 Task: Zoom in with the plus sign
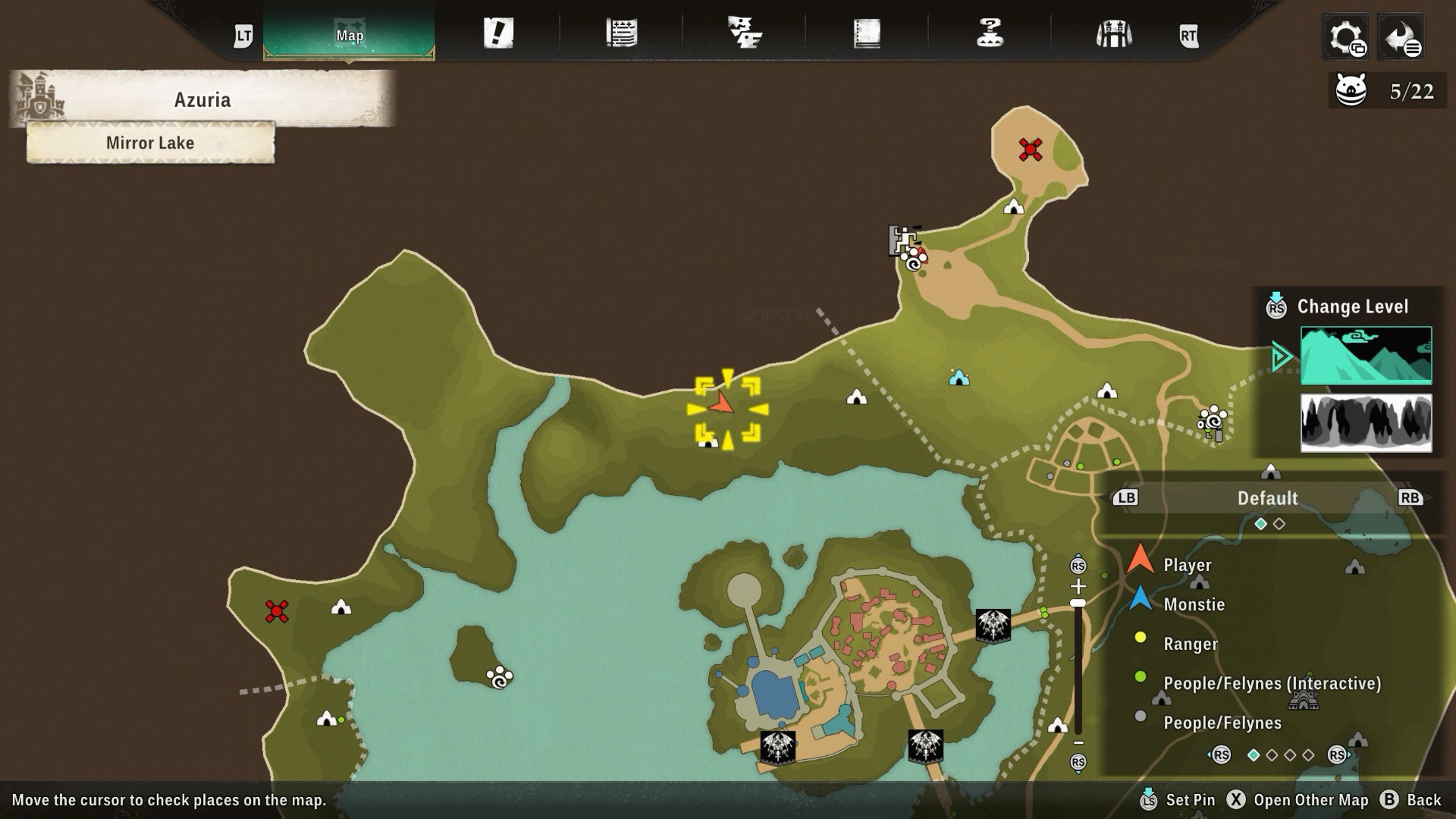(x=1078, y=585)
